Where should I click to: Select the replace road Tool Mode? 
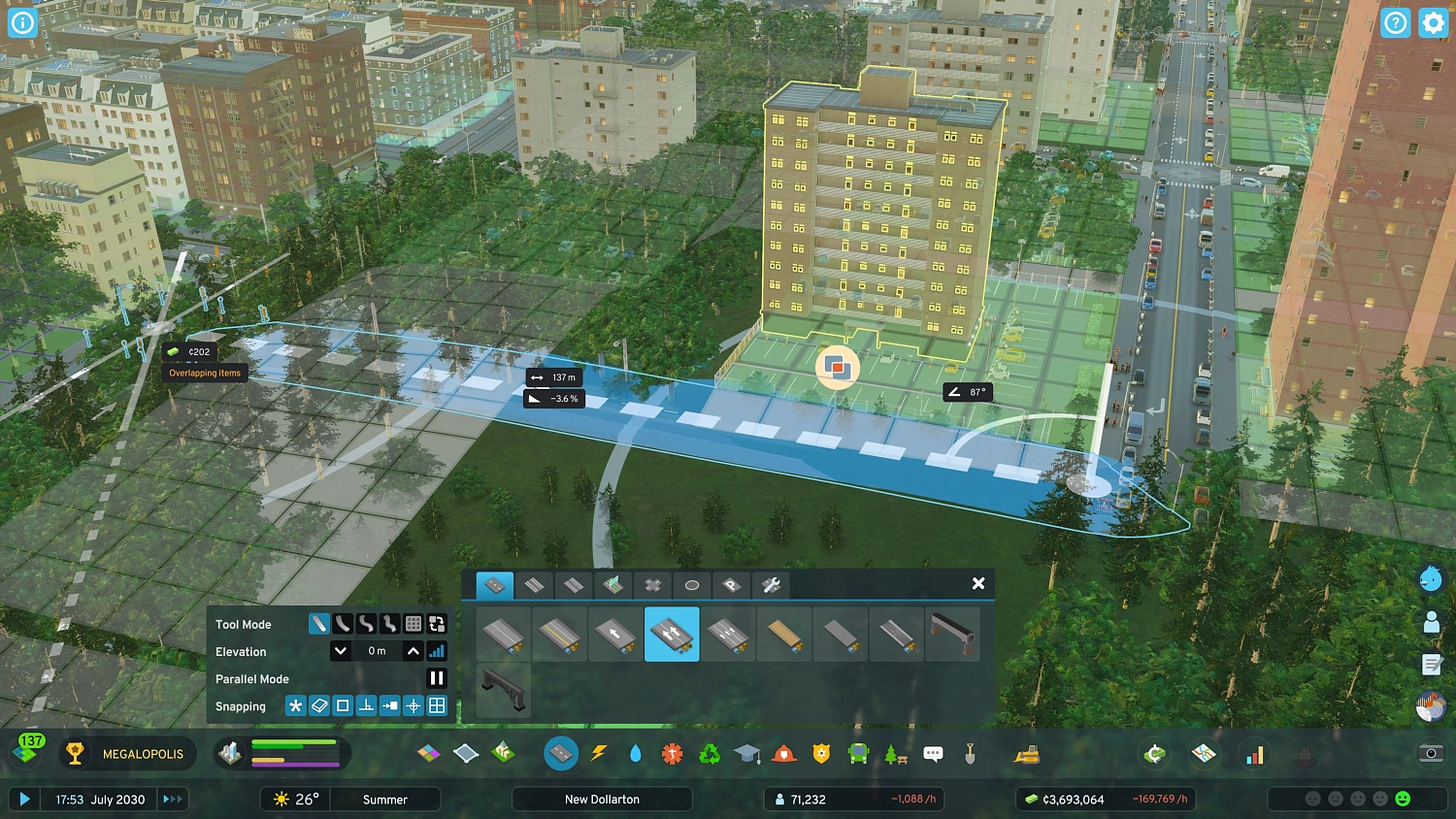tap(437, 623)
